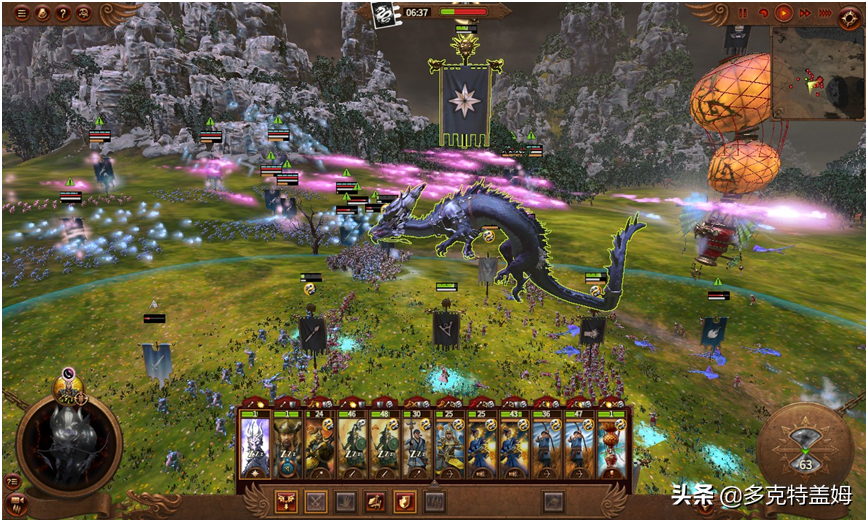The image size is (868, 522).
Task: Activate the crossed swords melee toggle
Action: click(x=317, y=501)
